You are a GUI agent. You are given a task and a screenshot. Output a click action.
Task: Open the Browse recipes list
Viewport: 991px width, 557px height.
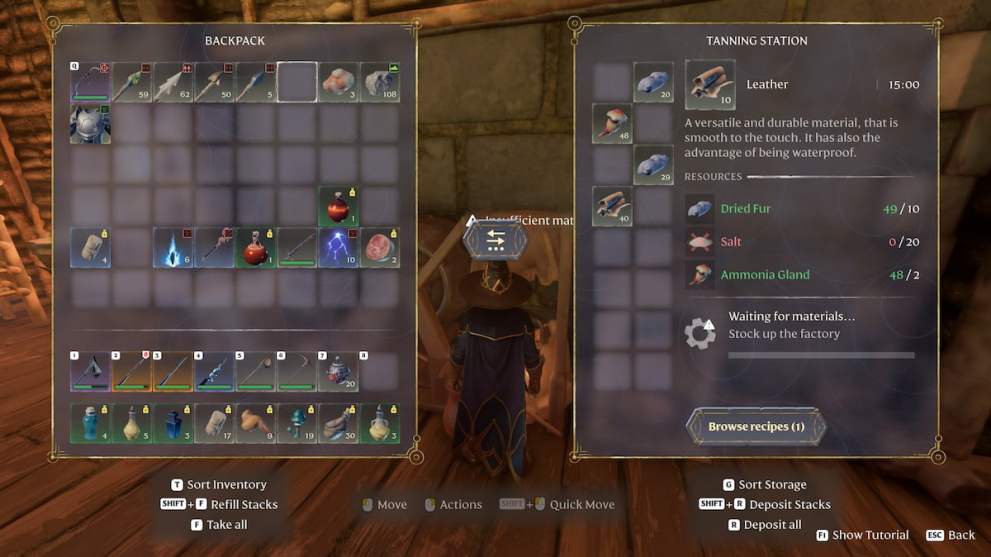[756, 427]
